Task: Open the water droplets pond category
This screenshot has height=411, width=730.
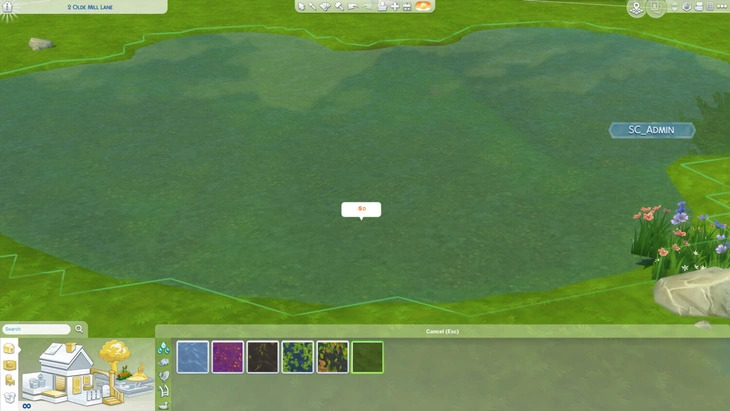Action: 164,348
